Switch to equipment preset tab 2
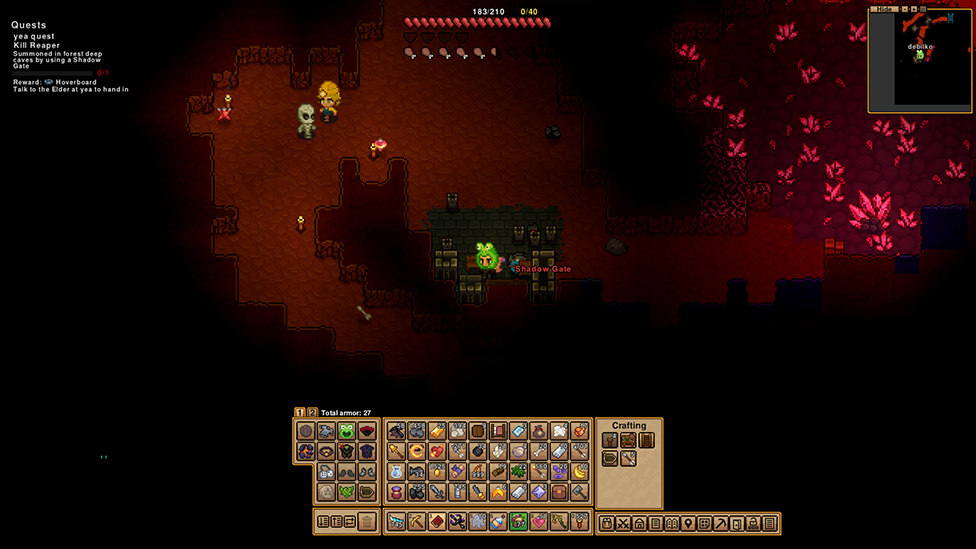976x549 pixels. coord(312,412)
